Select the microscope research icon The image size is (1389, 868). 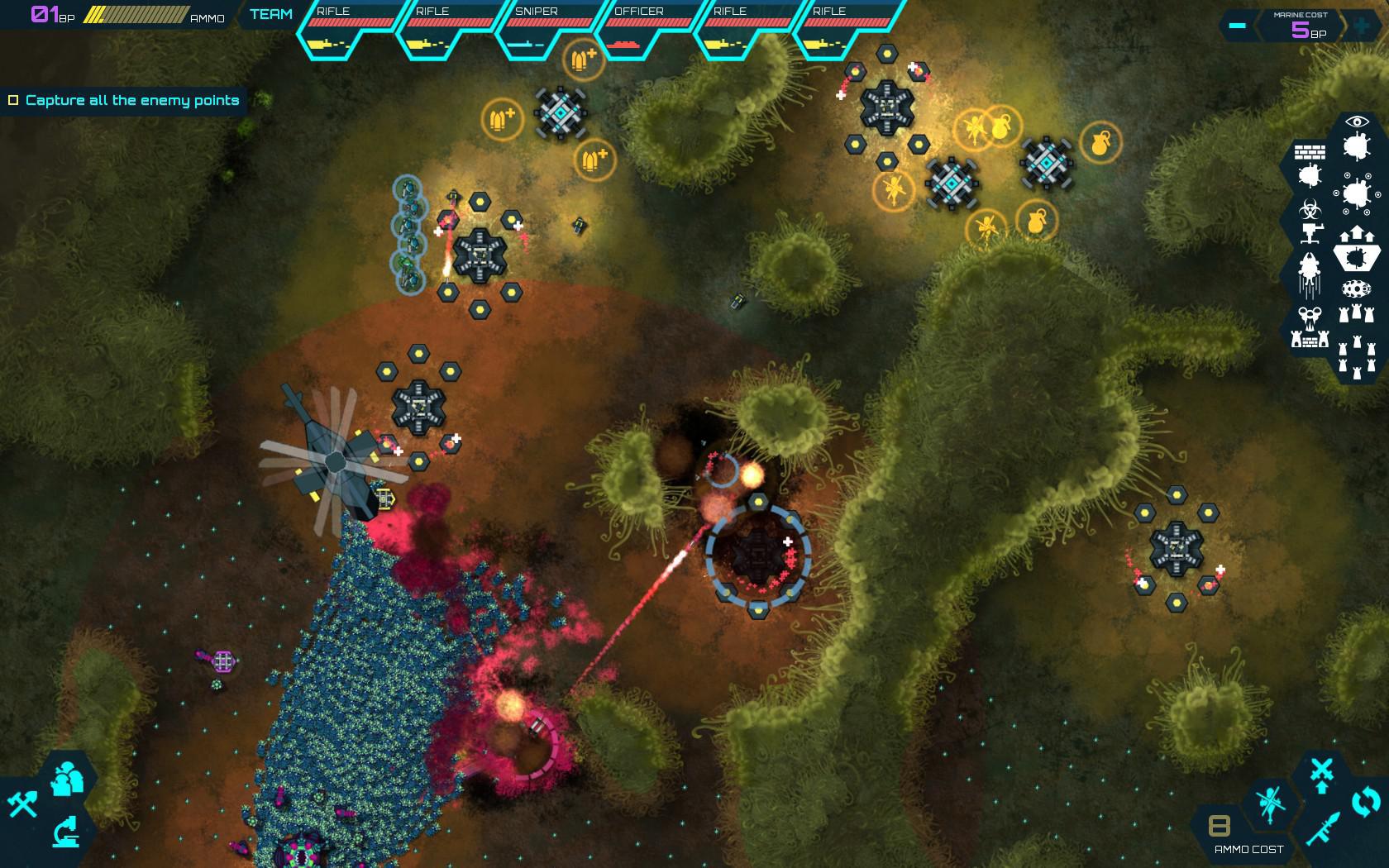click(65, 832)
